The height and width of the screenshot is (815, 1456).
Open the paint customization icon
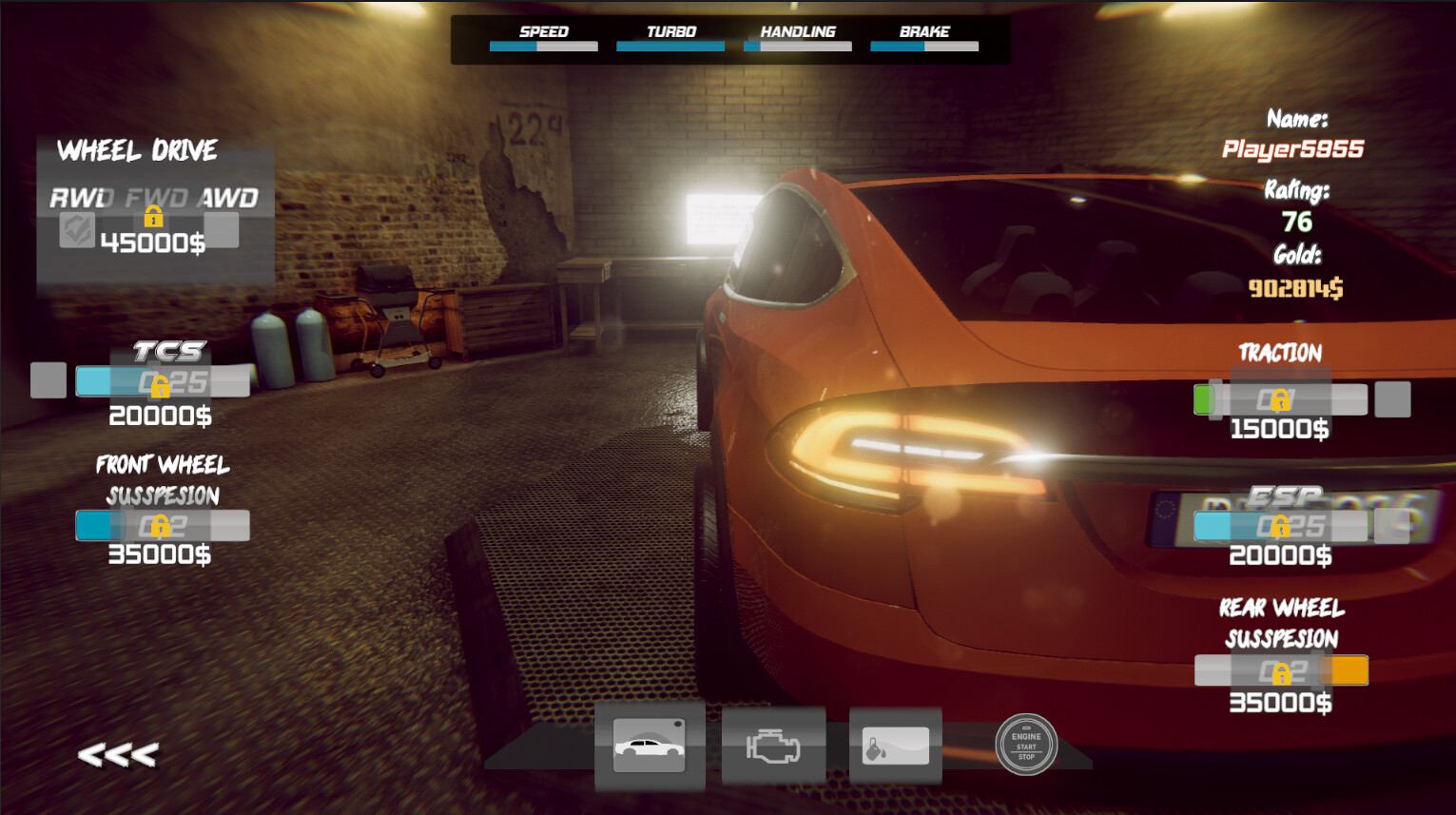tap(895, 746)
